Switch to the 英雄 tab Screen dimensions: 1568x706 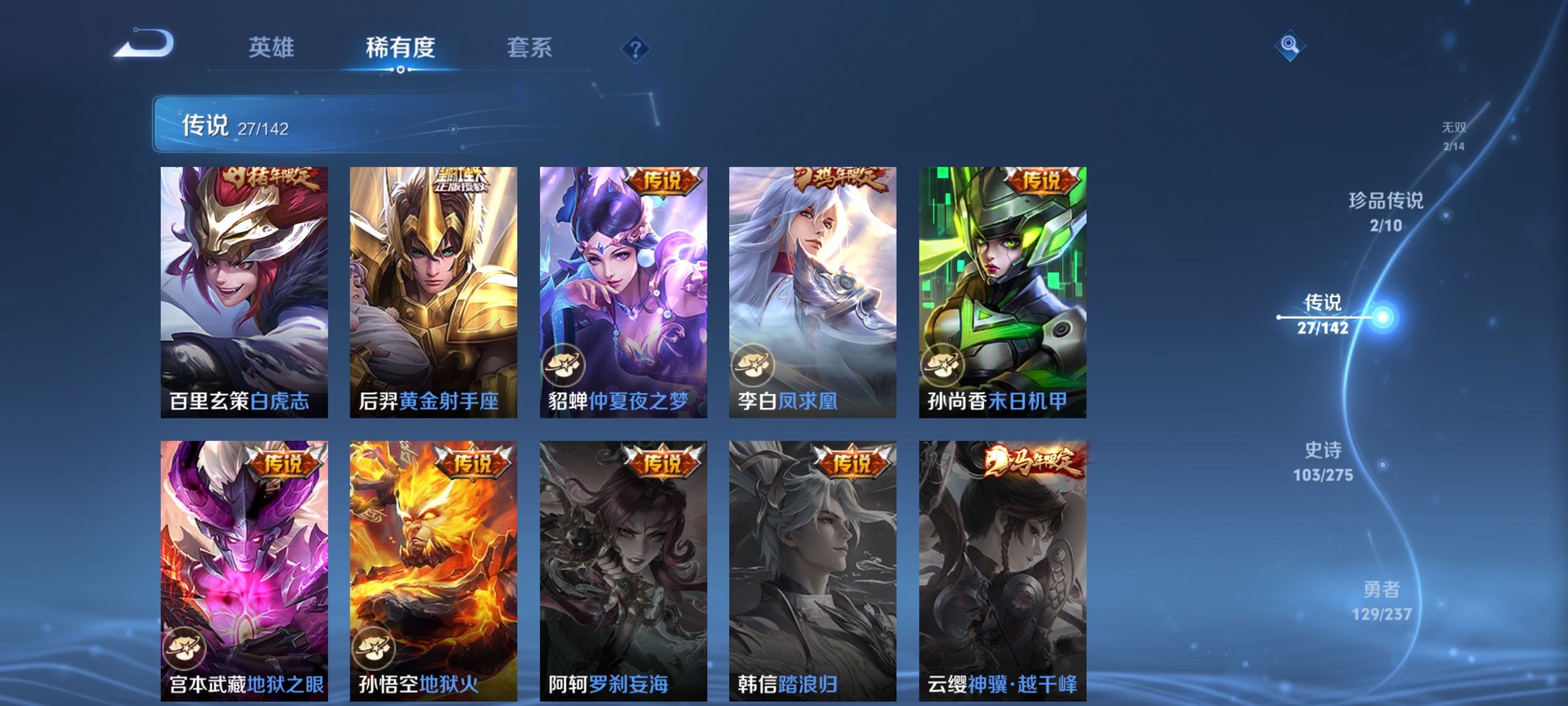pos(270,48)
